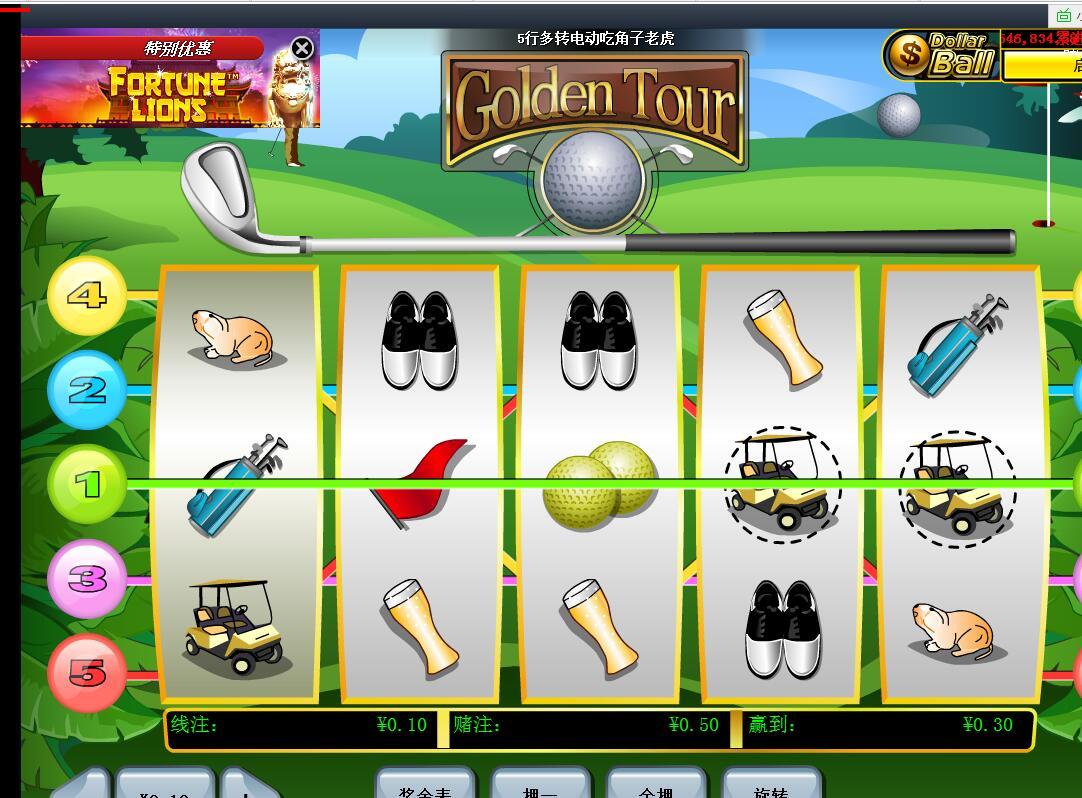
Task: Select payline 5 red button
Action: pyautogui.click(x=87, y=673)
